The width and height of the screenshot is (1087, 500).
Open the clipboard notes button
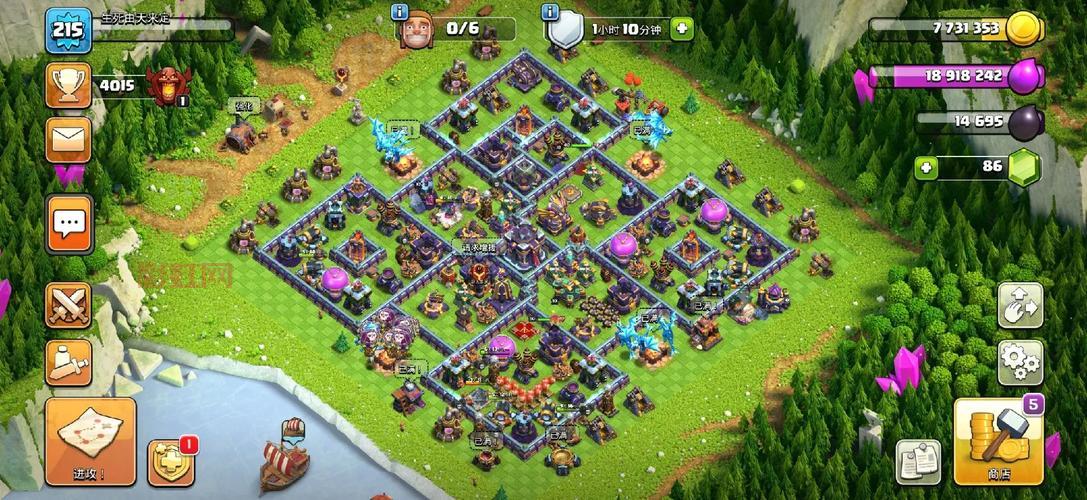pos(917,461)
